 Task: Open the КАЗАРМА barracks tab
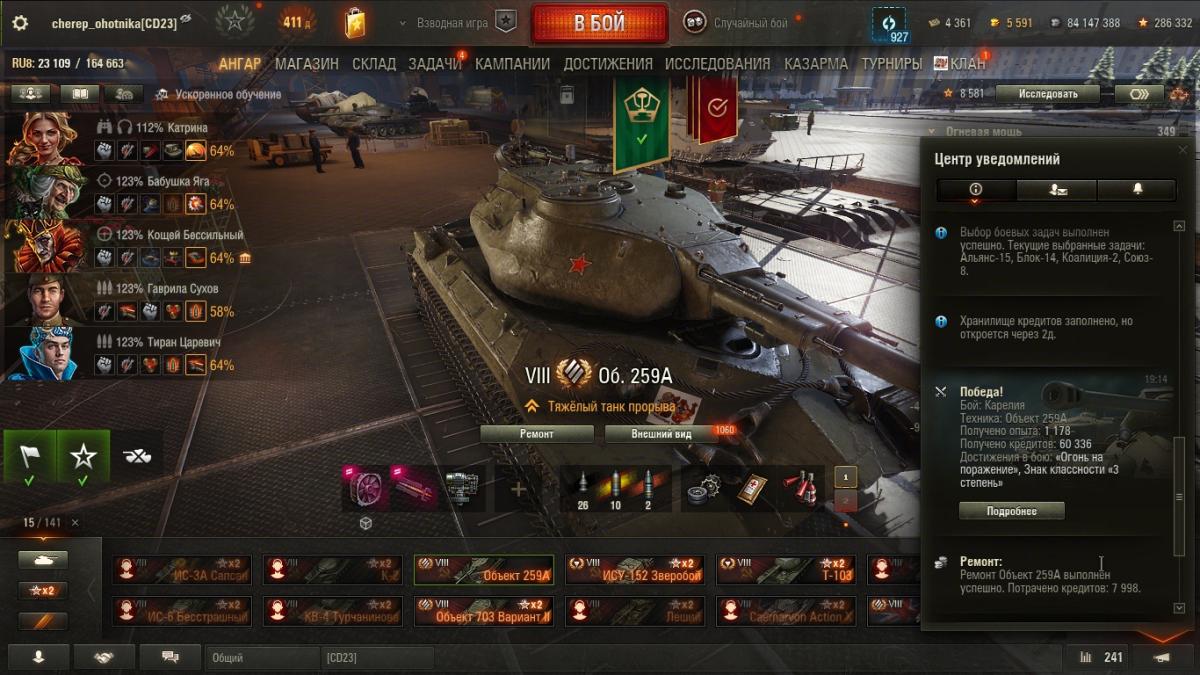click(816, 64)
